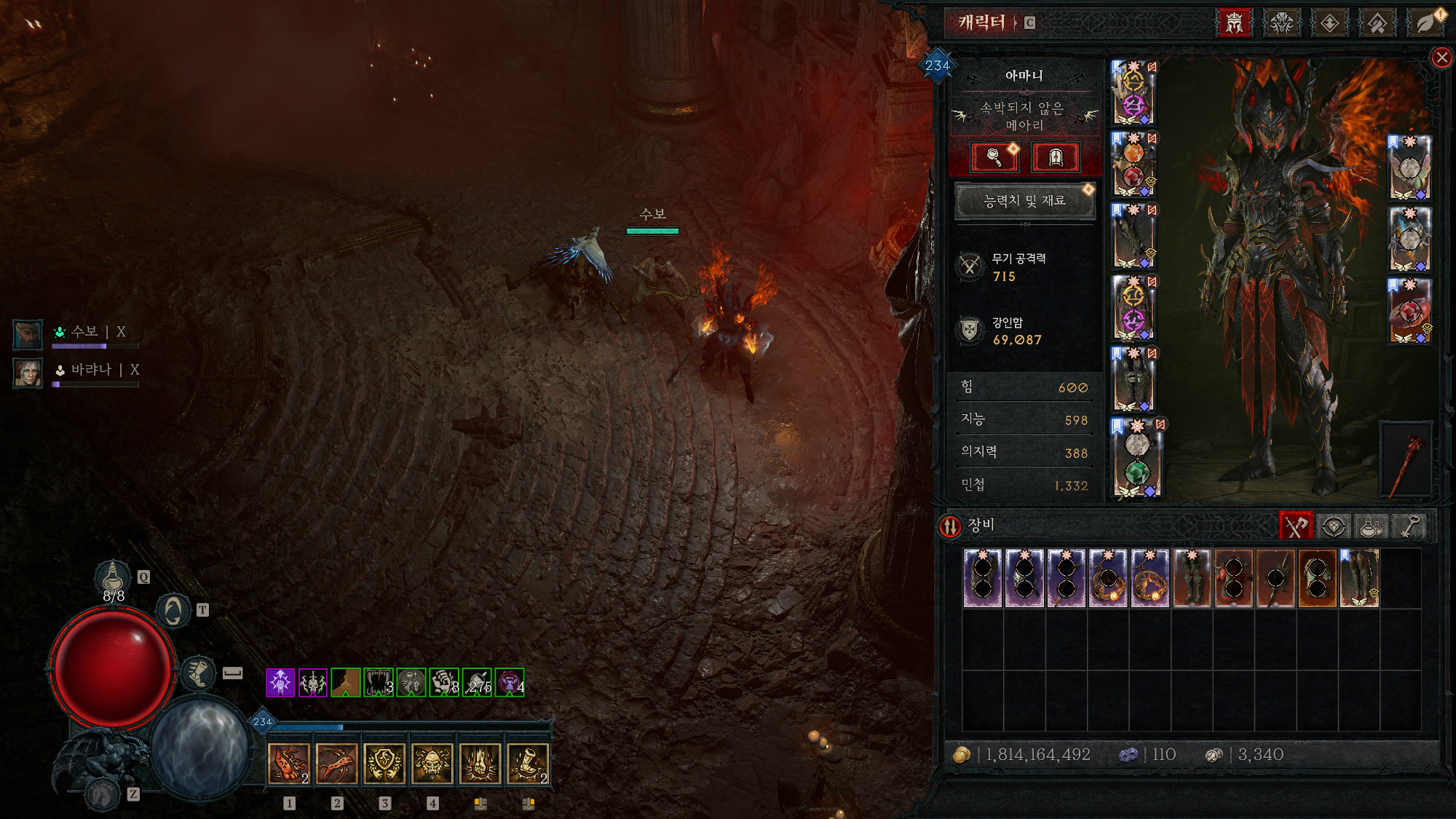The image size is (1456, 819).
Task: Open the 능력치 및 재료 stats panel
Action: (1024, 201)
